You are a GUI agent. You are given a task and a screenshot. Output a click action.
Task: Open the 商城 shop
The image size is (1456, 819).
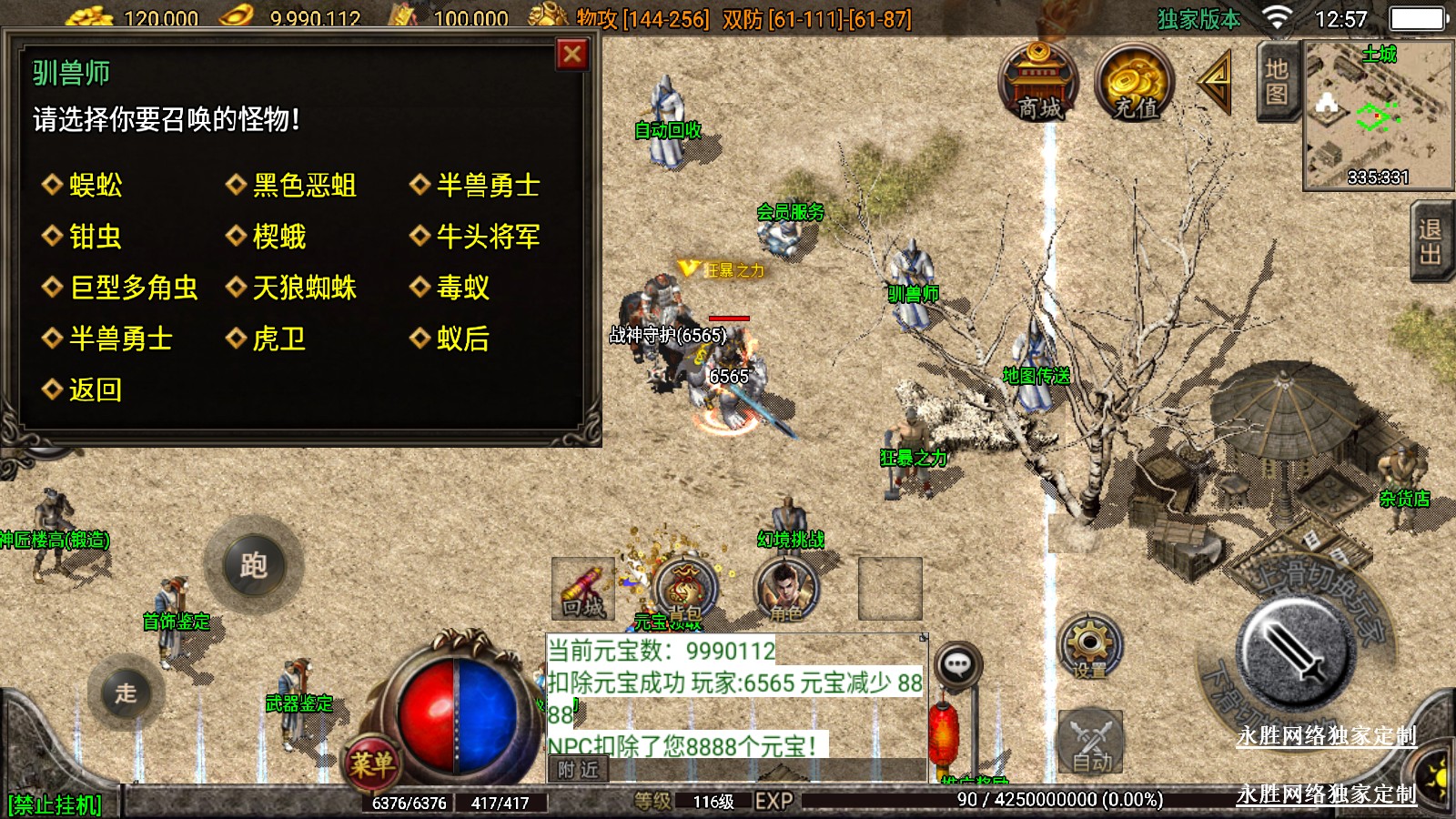tap(1039, 84)
